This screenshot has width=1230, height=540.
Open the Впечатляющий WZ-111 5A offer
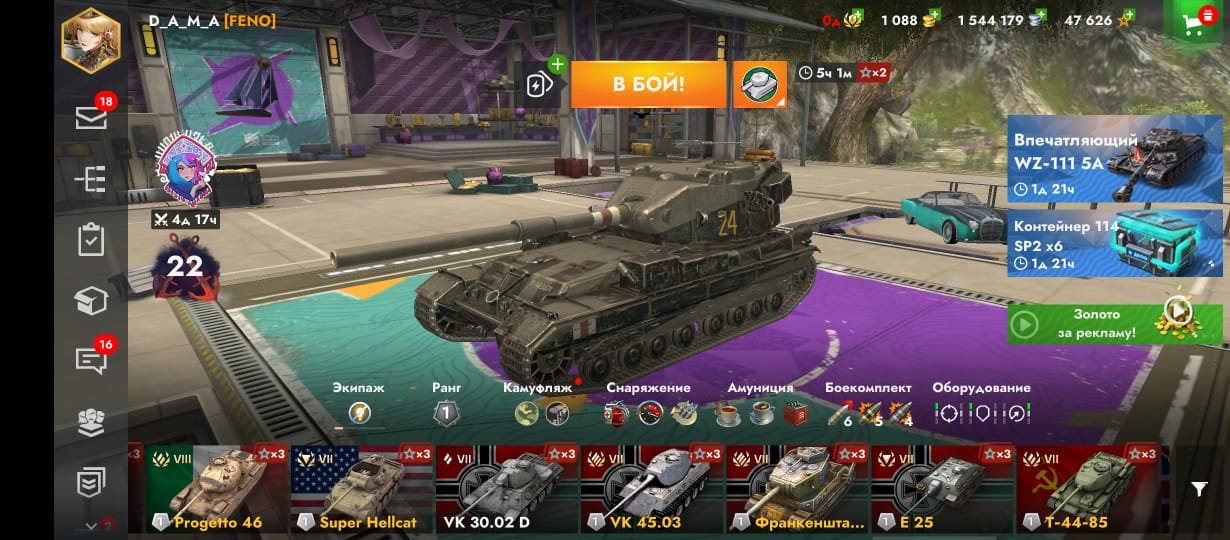point(1114,158)
